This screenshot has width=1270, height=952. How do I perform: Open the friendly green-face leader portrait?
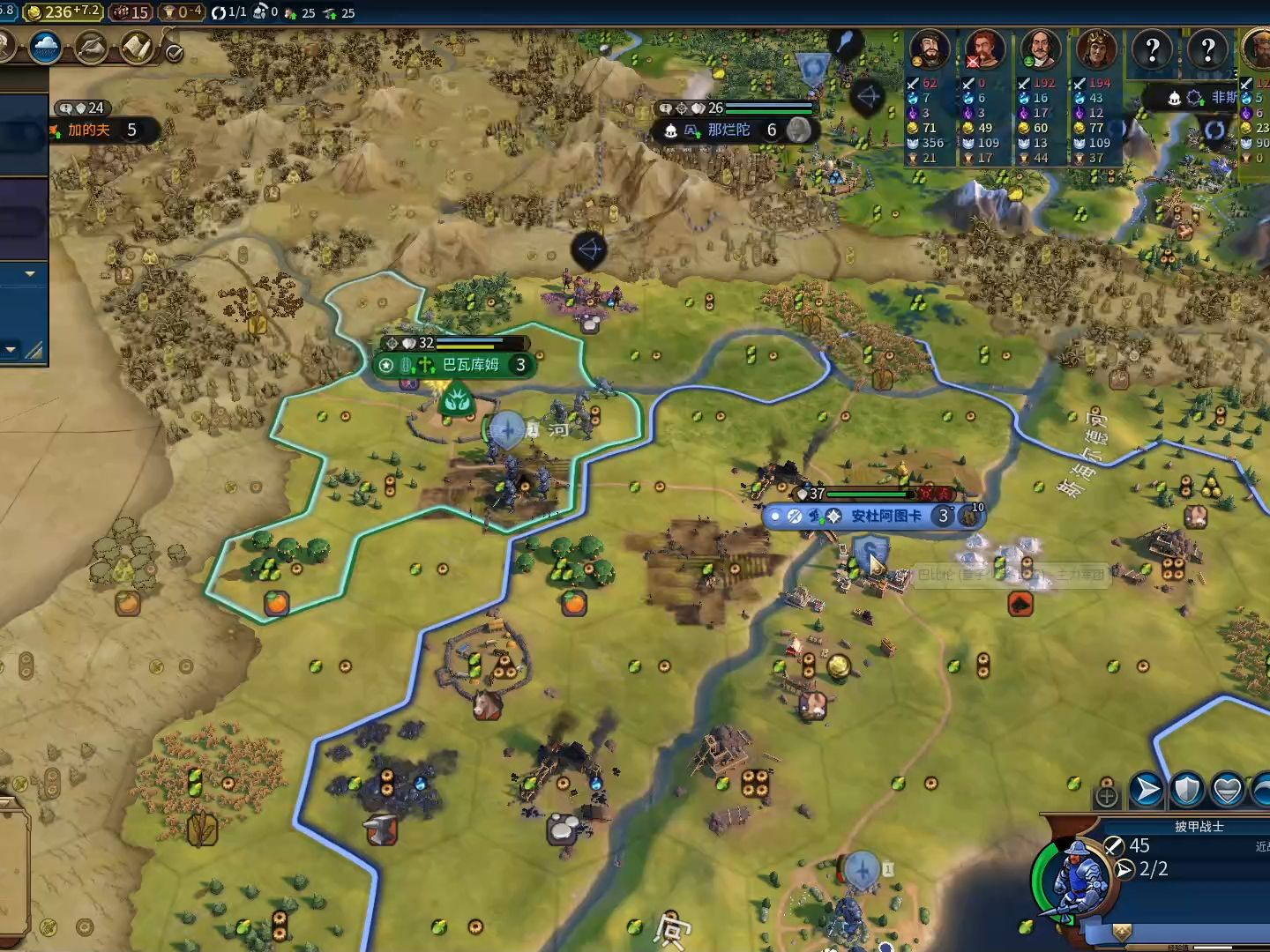[1041, 49]
